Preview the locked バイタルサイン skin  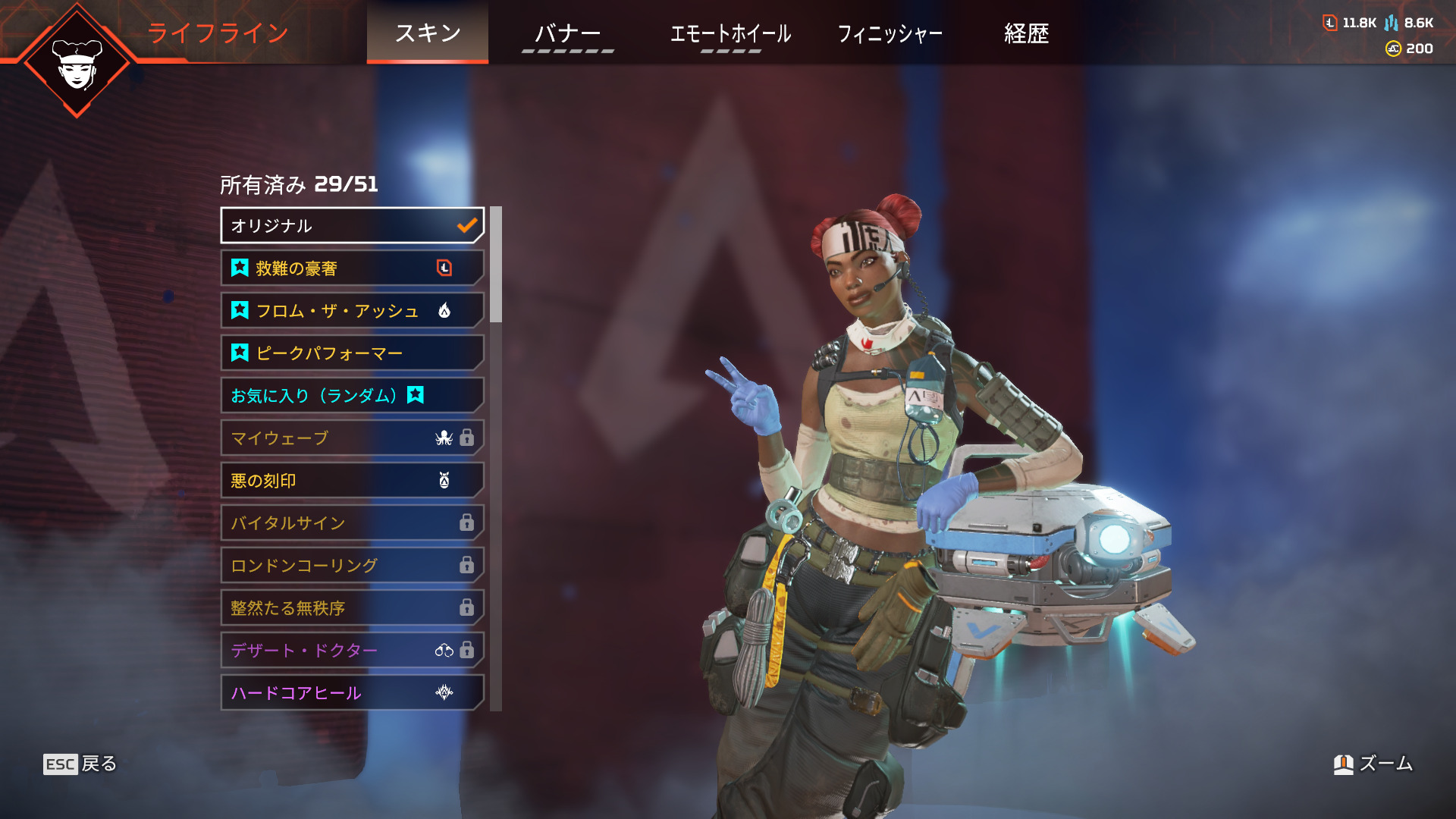352,522
